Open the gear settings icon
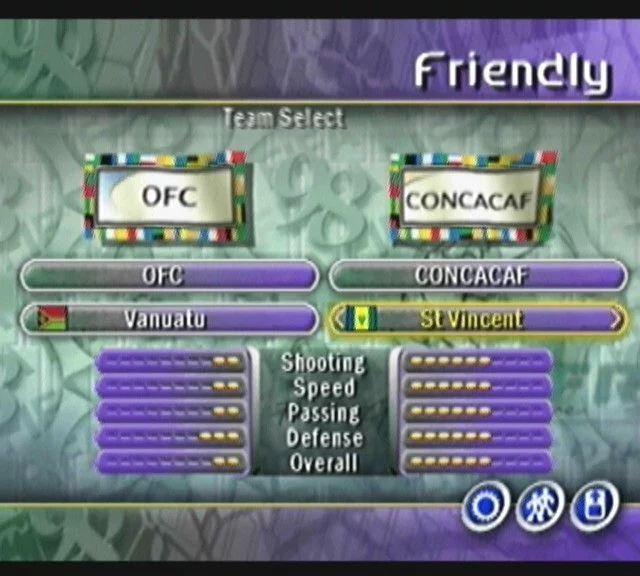 485,508
